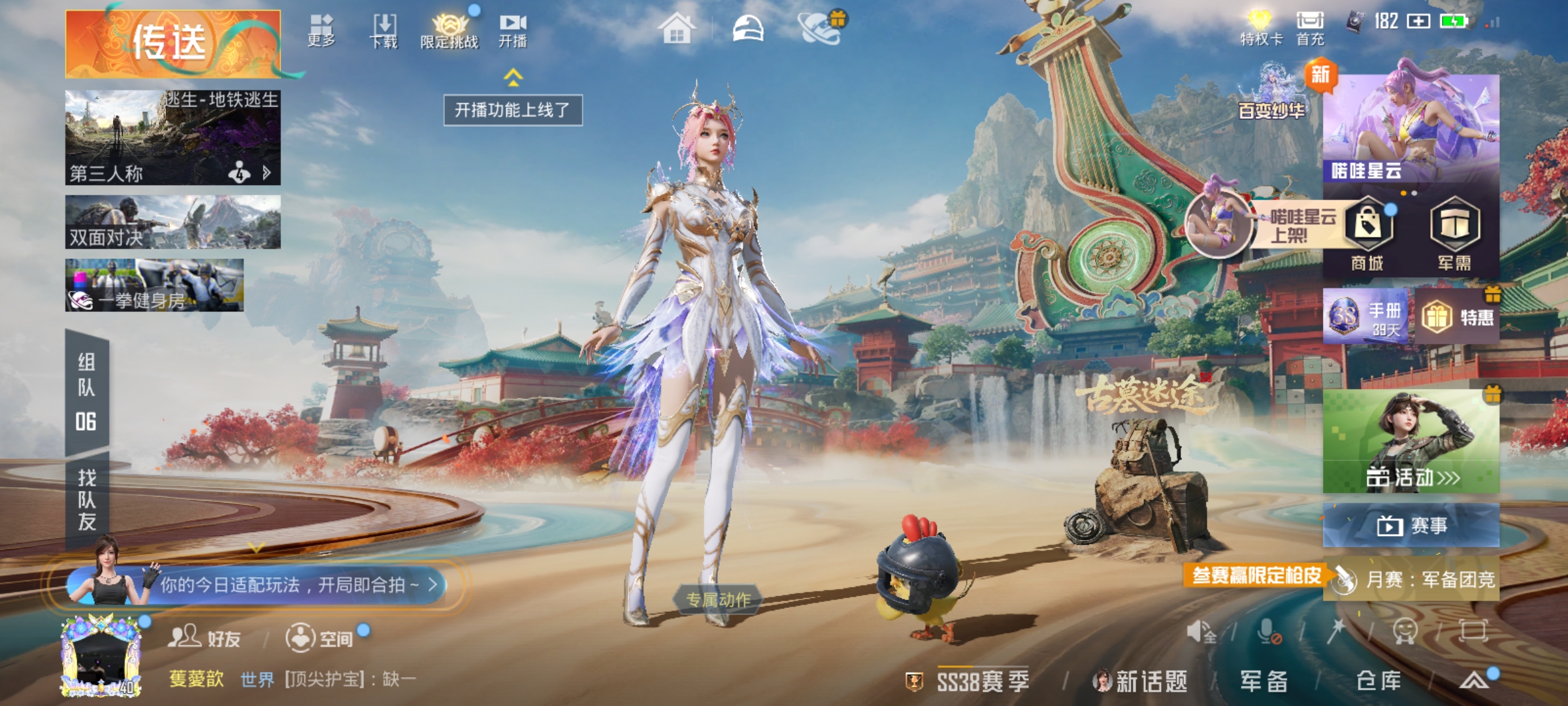1568x706 pixels.
Task: Open the 活动 events banner
Action: pos(1411,442)
